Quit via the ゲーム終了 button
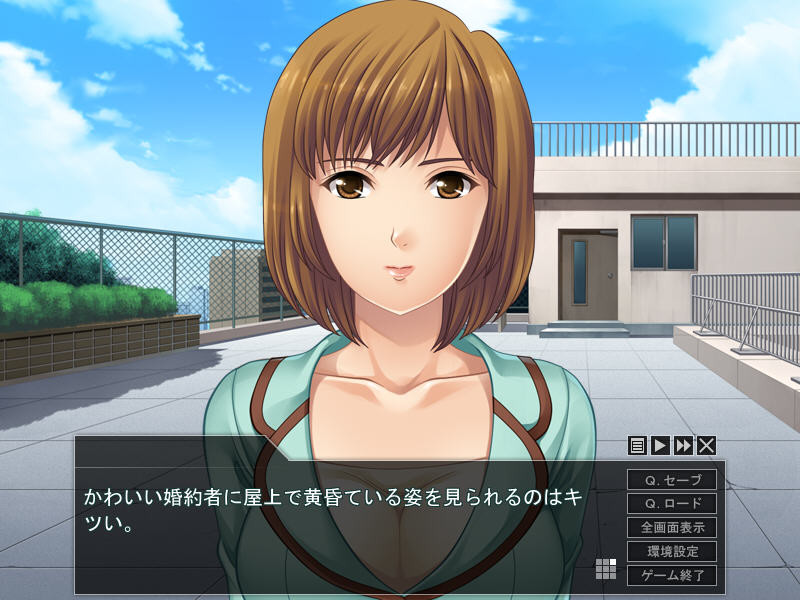 pos(672,575)
